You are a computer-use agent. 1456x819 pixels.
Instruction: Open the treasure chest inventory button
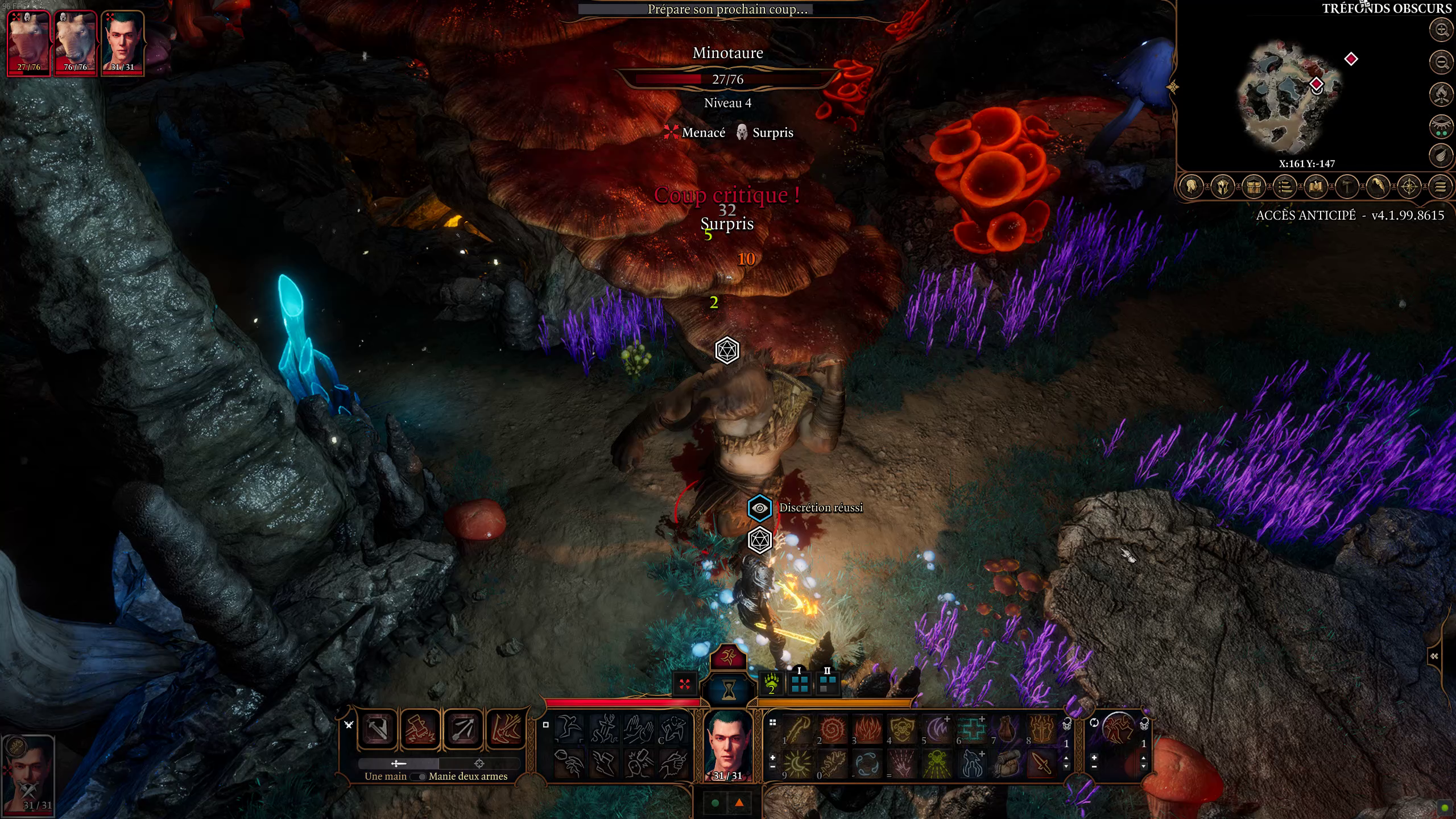[x=1254, y=187]
